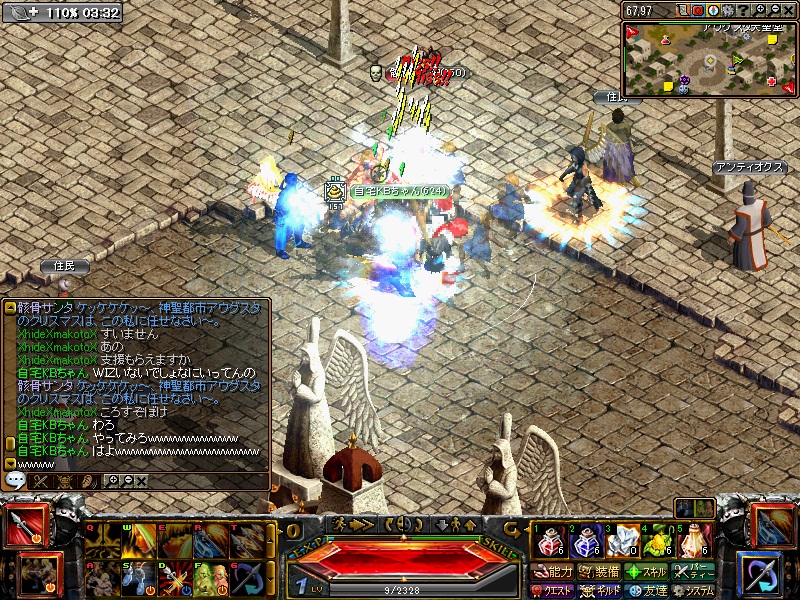The image size is (800, 600).
Task: Click the speech bubble chat button
Action: tap(15, 481)
